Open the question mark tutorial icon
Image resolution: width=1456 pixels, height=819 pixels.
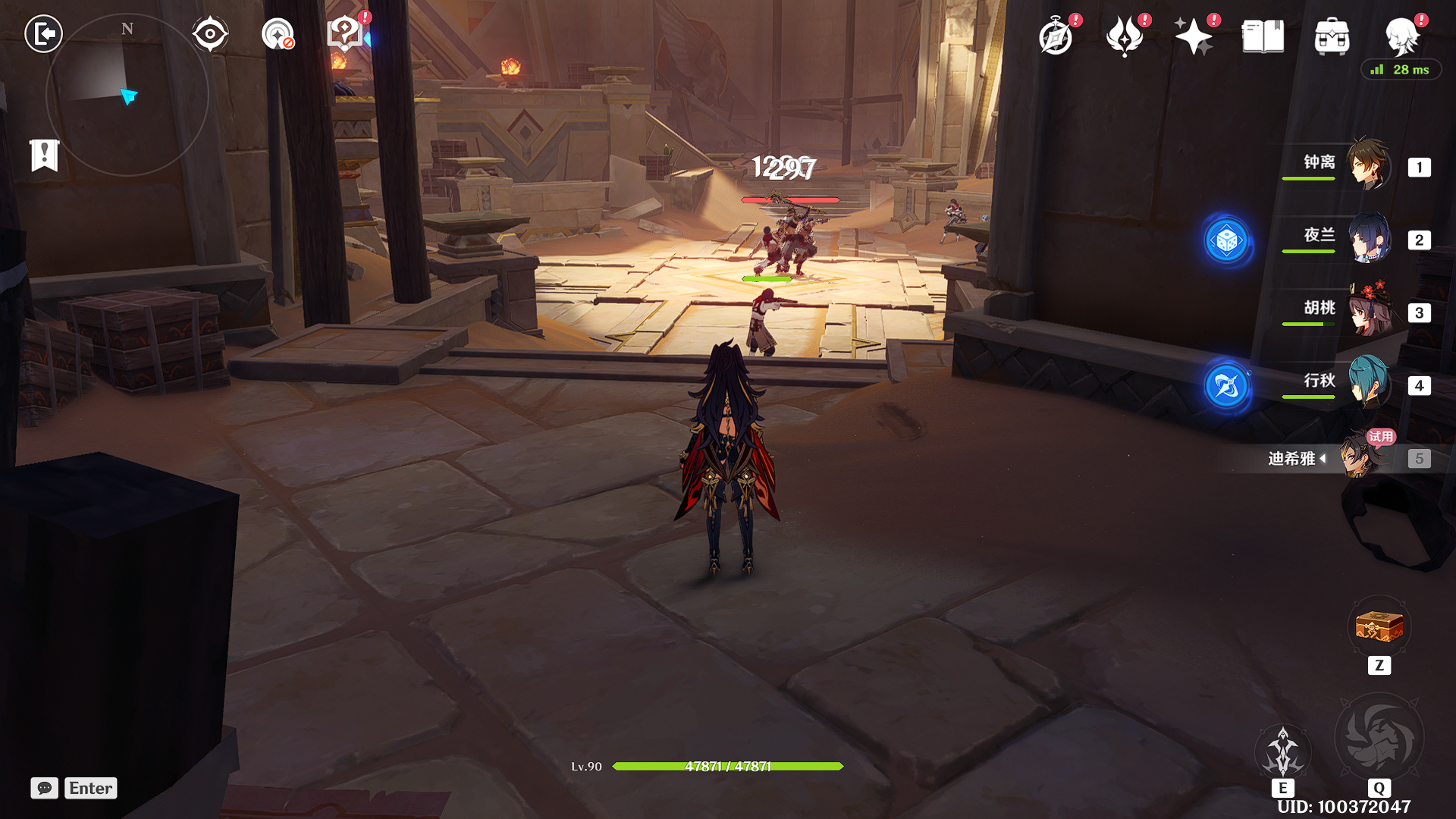(345, 34)
